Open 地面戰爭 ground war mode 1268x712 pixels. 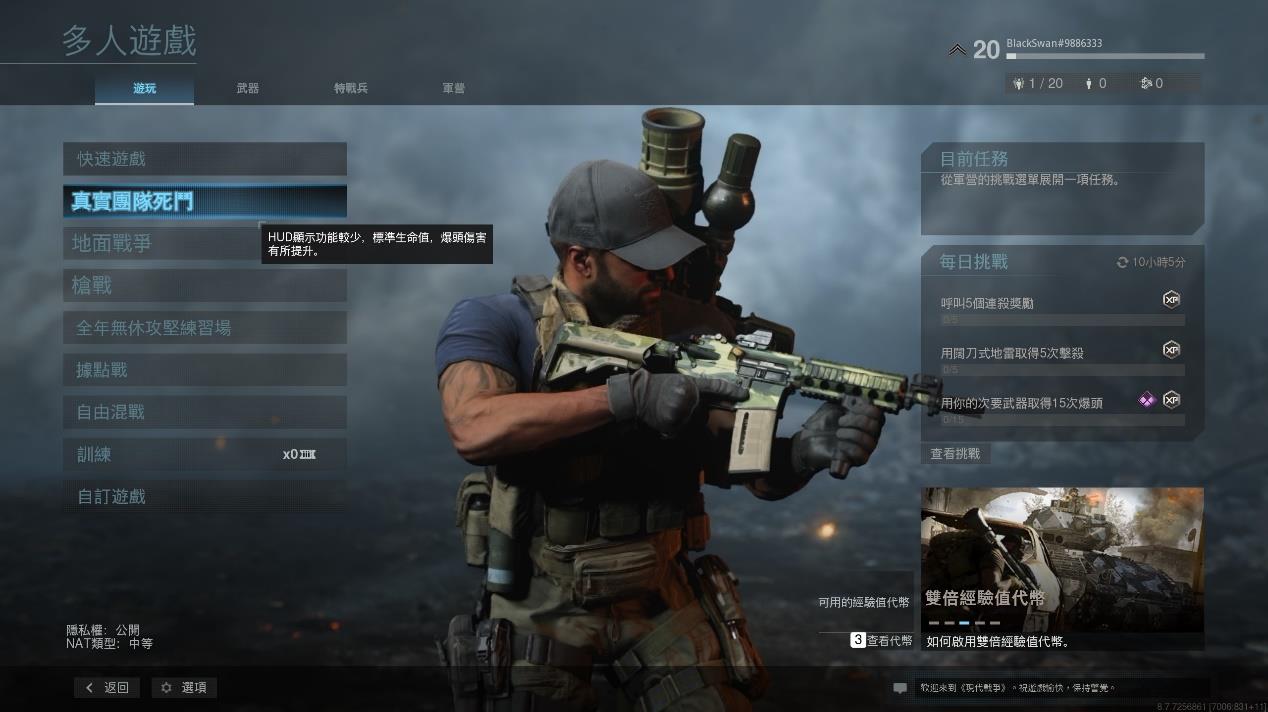(x=160, y=243)
